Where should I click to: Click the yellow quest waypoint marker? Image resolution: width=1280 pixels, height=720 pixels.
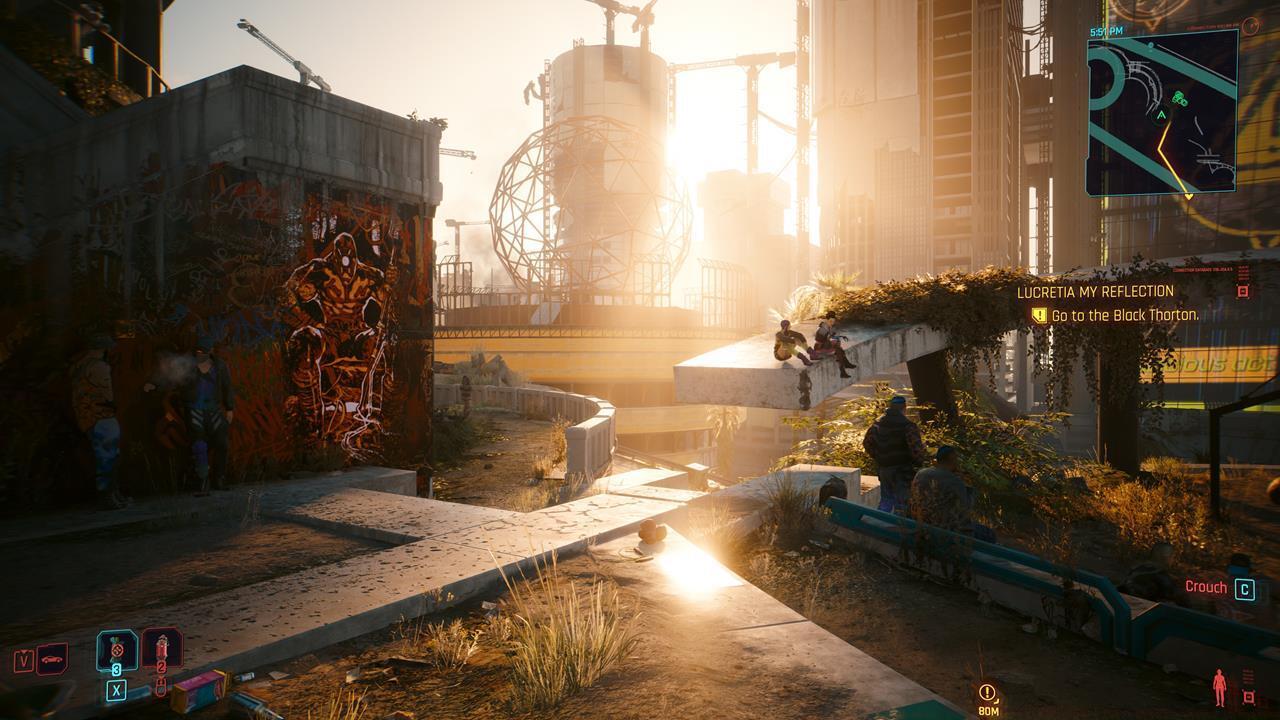[988, 692]
